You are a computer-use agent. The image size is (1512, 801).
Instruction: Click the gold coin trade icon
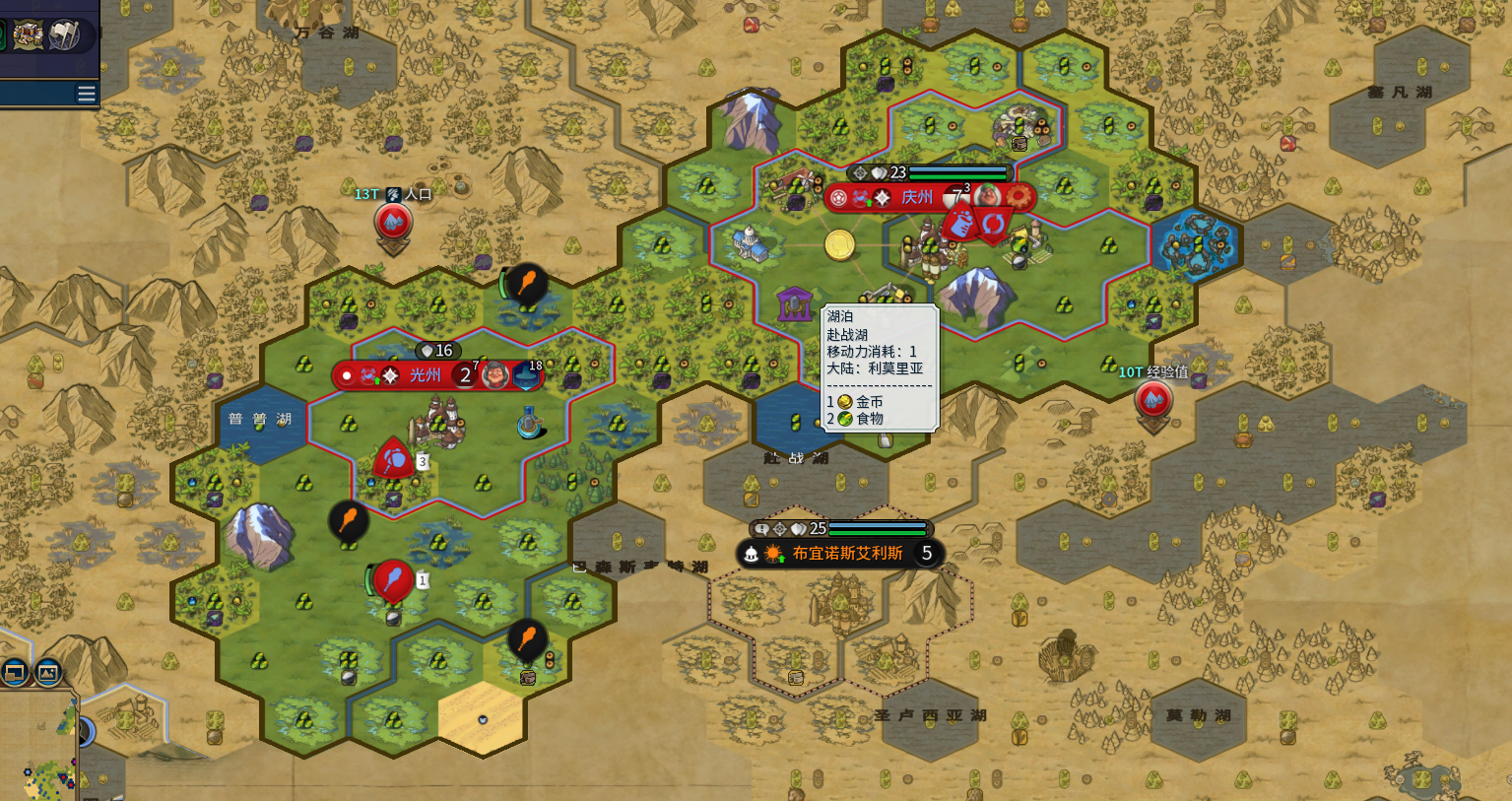click(x=839, y=244)
